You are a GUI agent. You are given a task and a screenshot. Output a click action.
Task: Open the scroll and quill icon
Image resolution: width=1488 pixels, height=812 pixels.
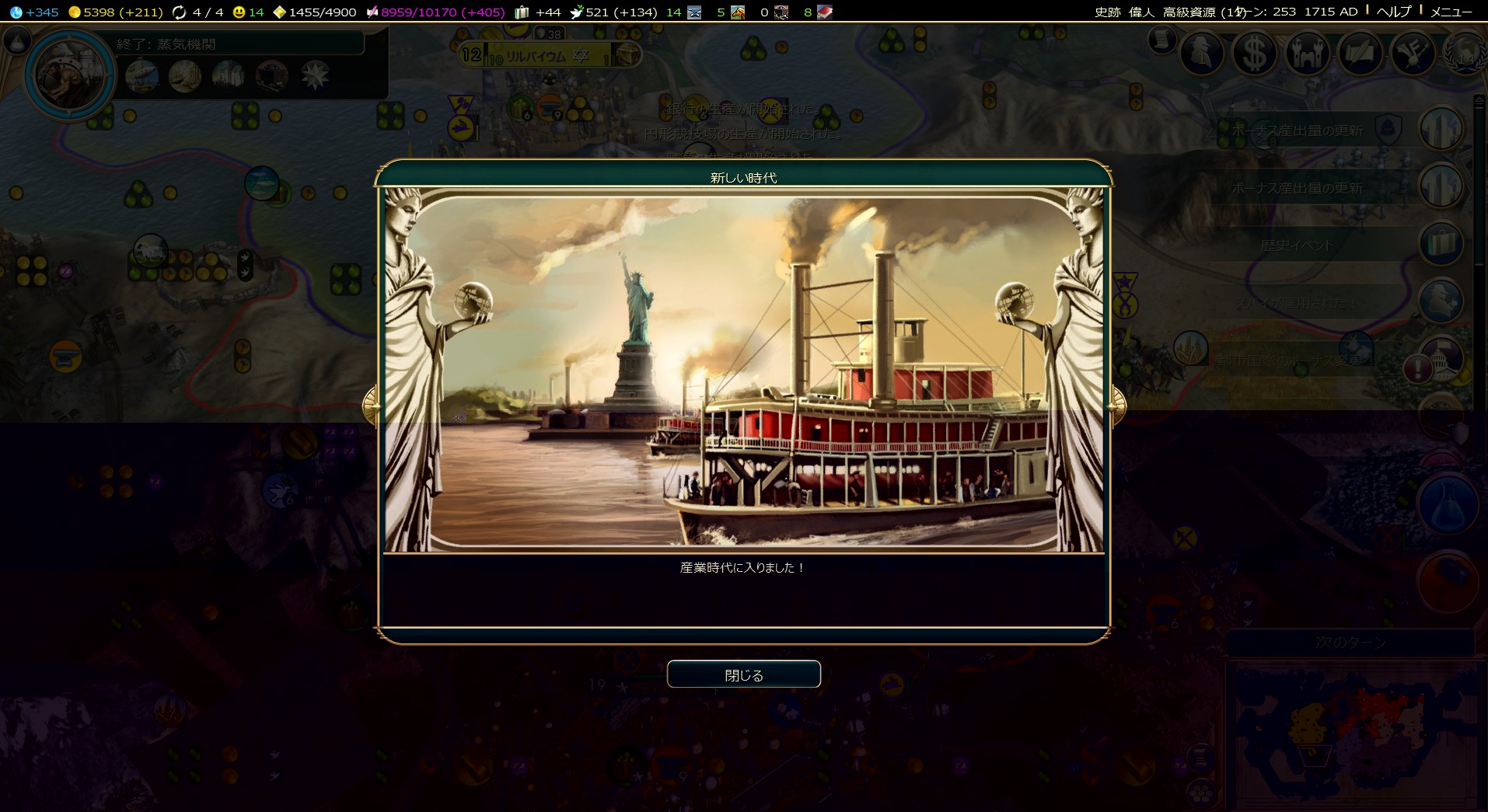(x=1360, y=54)
